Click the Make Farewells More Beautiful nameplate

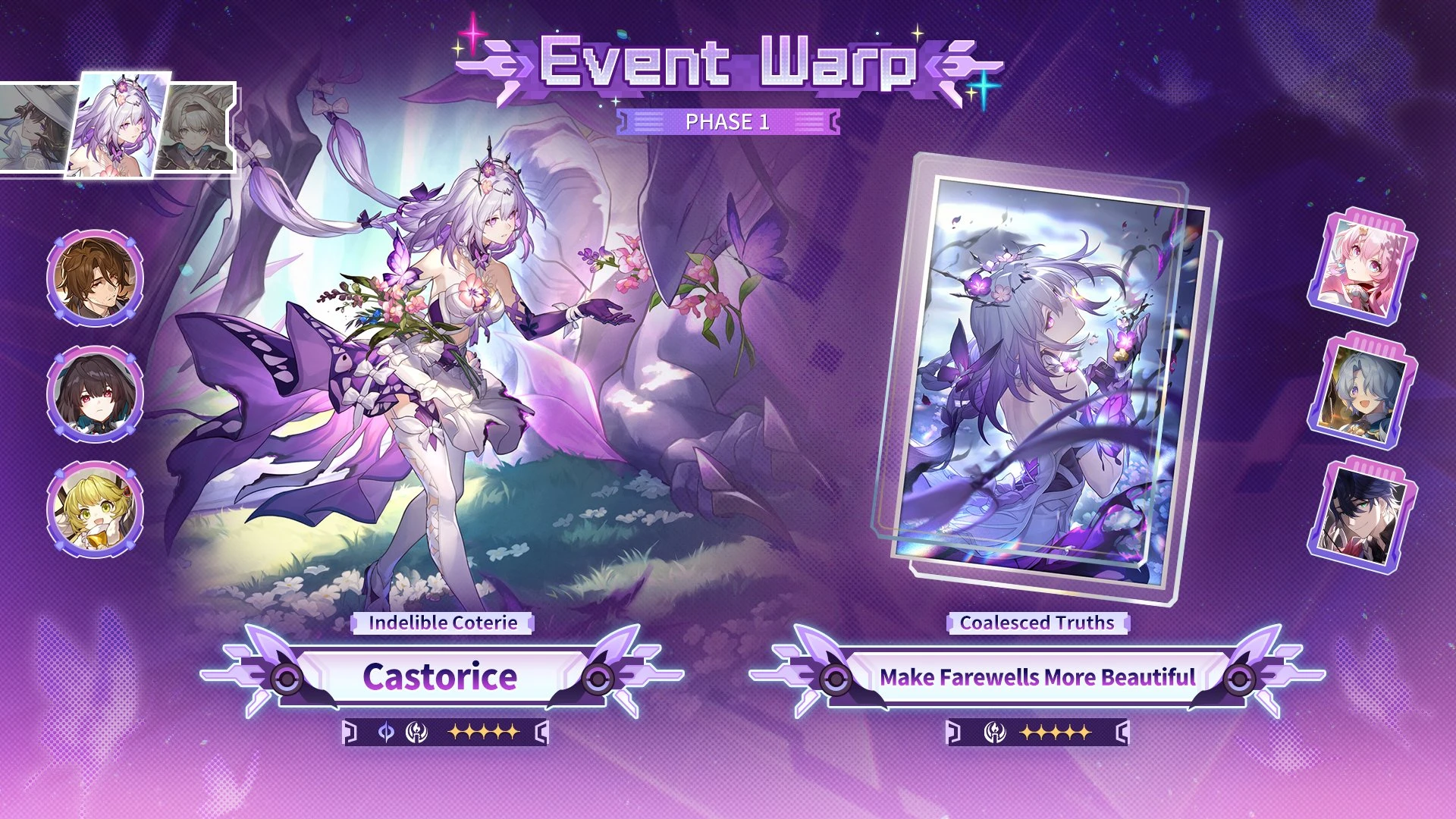tap(1037, 678)
